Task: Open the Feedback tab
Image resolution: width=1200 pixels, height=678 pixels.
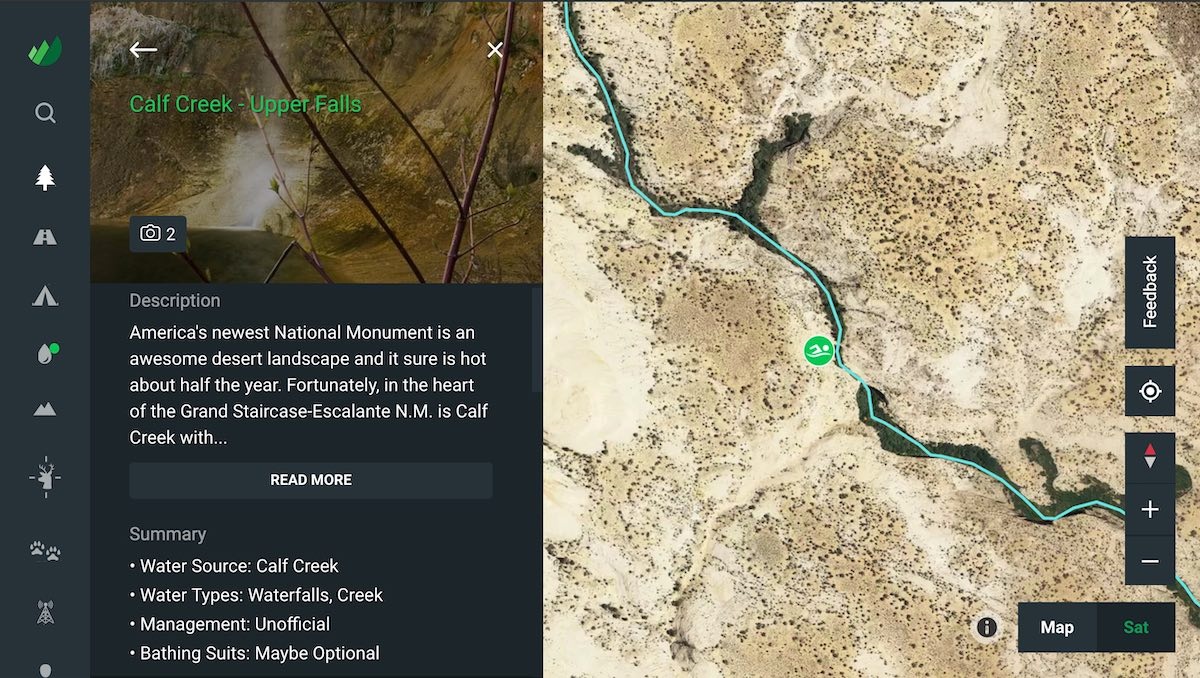Action: (x=1150, y=292)
